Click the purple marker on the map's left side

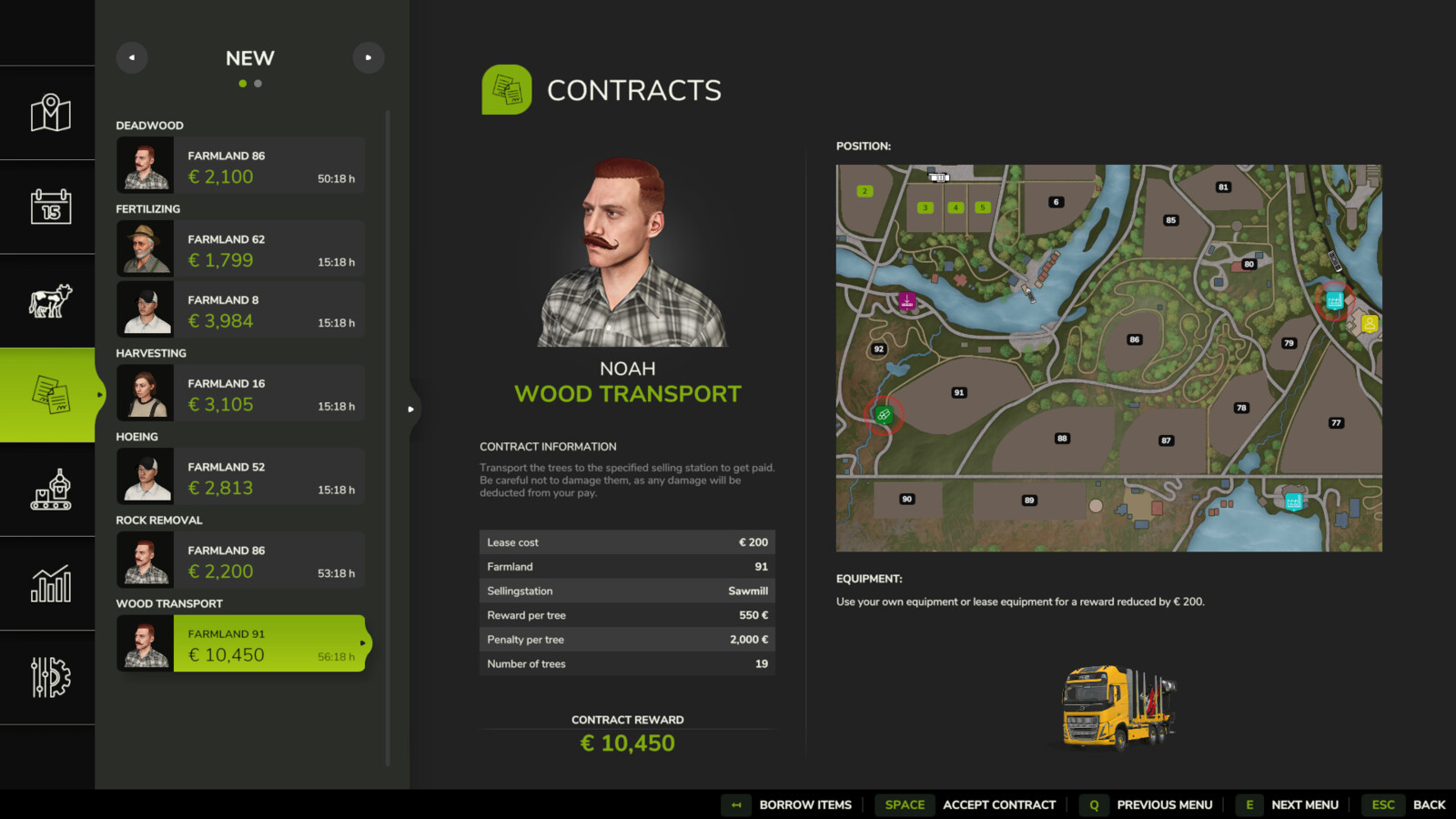pyautogui.click(x=905, y=300)
